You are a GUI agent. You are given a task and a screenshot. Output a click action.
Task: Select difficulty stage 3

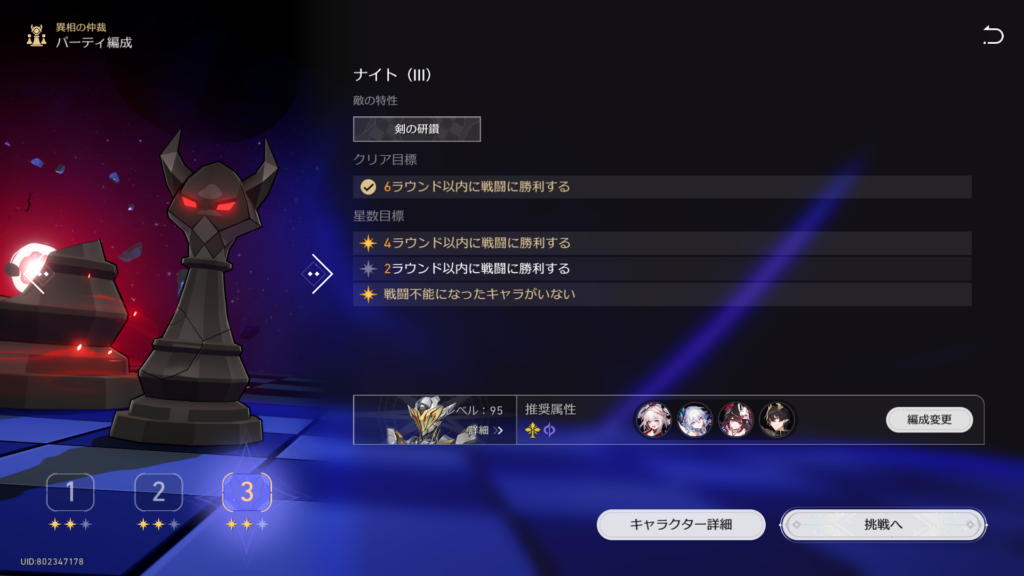click(x=247, y=492)
